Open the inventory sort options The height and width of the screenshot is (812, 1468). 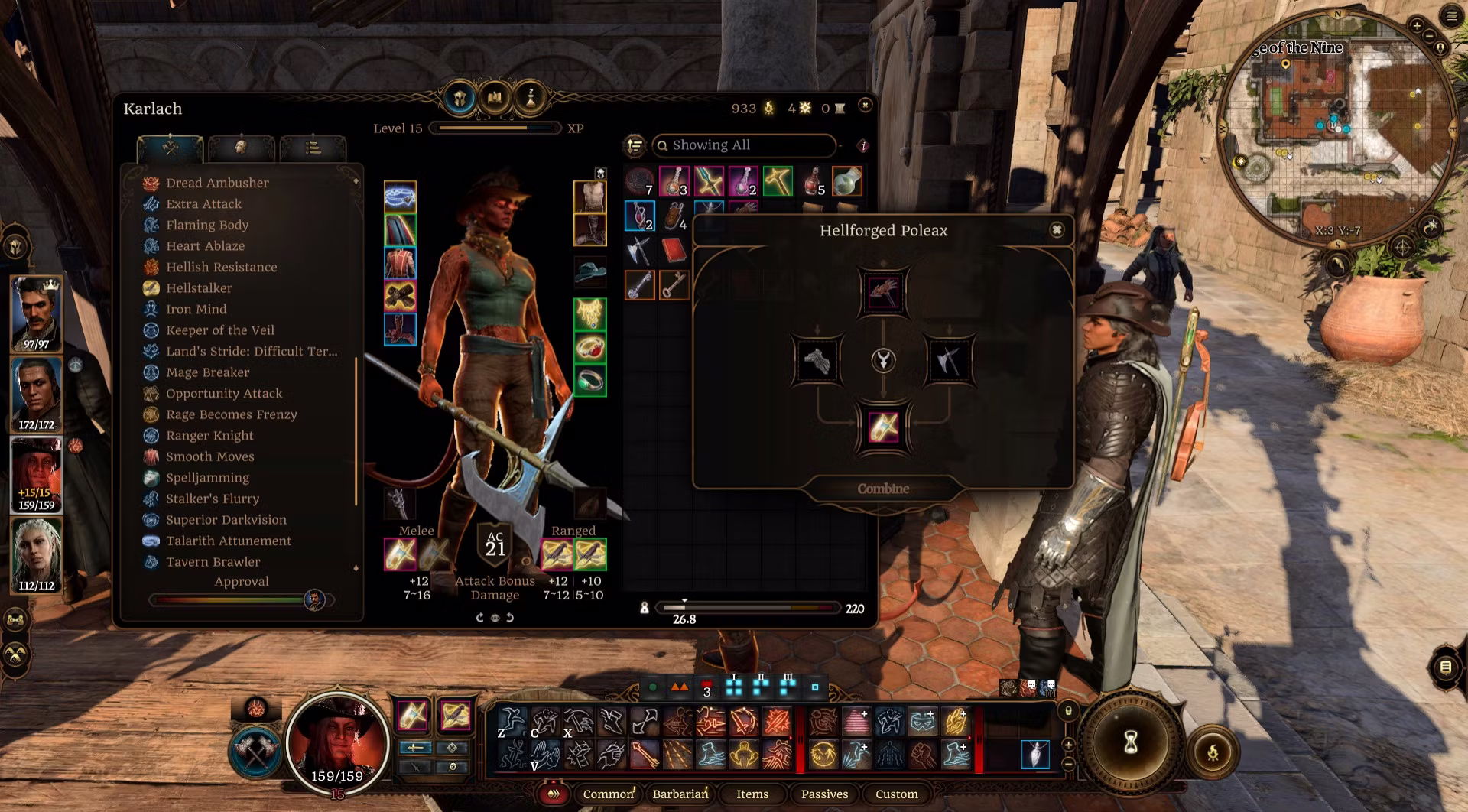pyautogui.click(x=635, y=145)
